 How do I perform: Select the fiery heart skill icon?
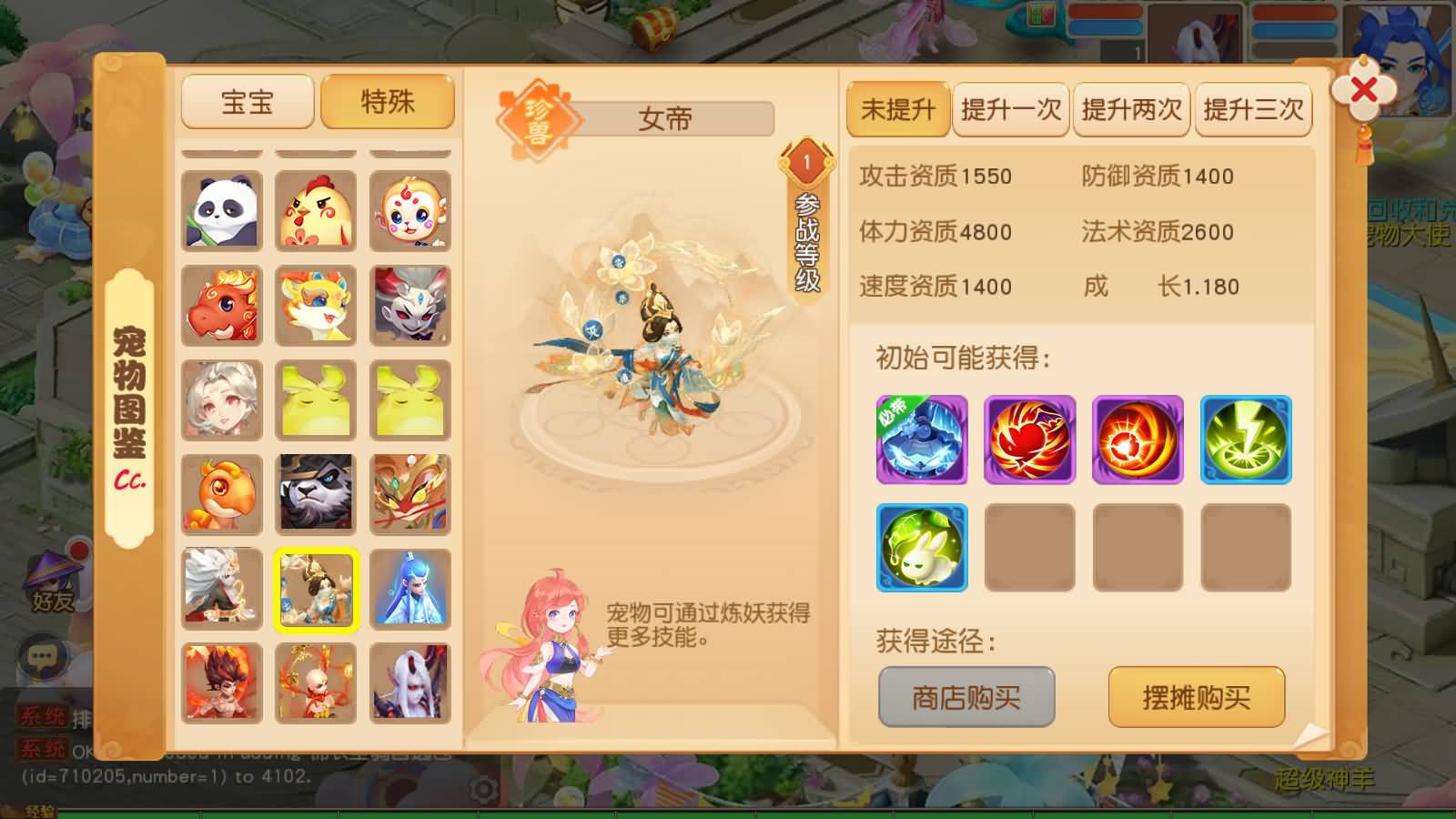1029,440
